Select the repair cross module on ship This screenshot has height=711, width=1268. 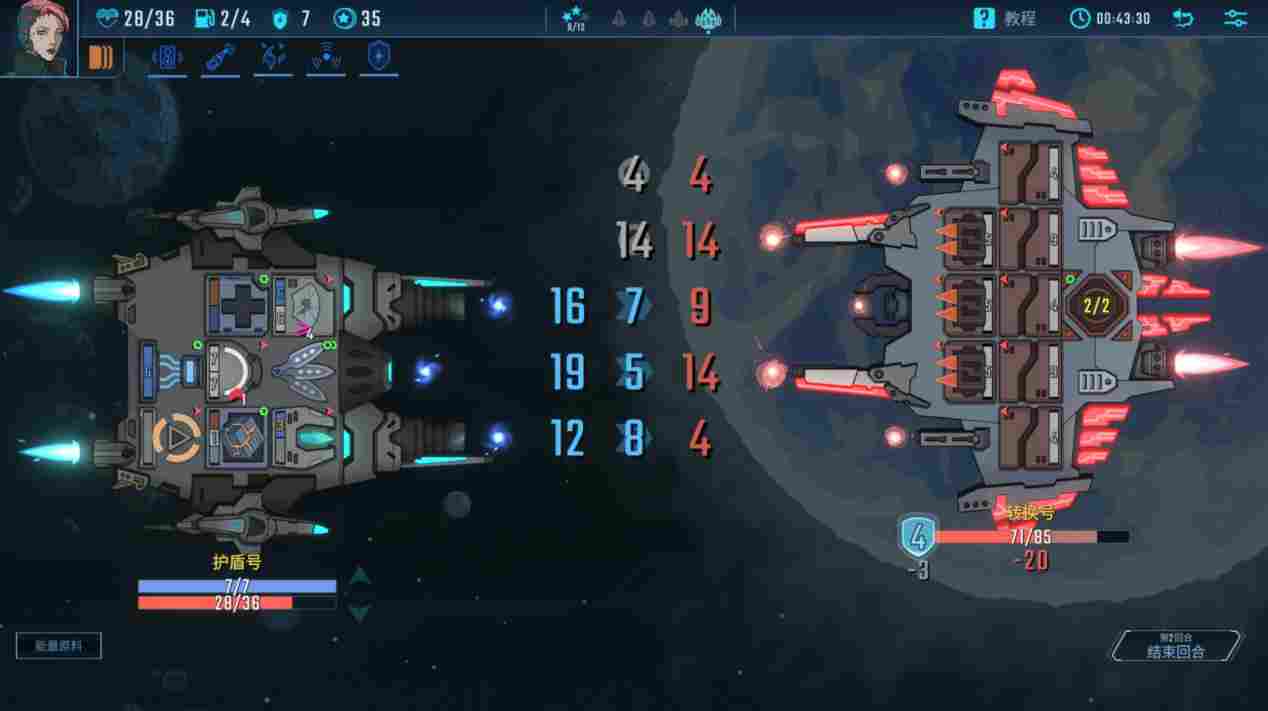[238, 303]
